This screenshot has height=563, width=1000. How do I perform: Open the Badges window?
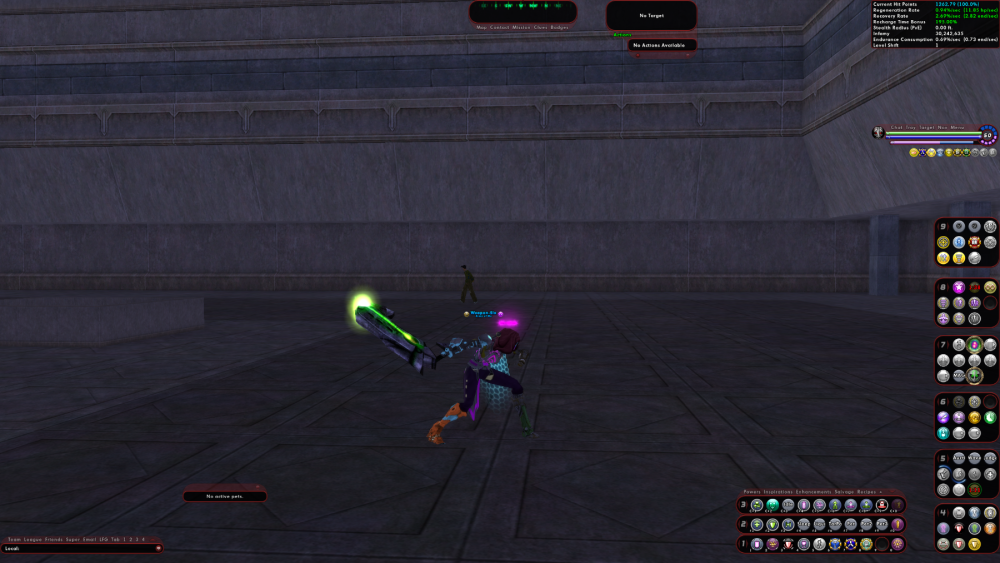pos(559,27)
